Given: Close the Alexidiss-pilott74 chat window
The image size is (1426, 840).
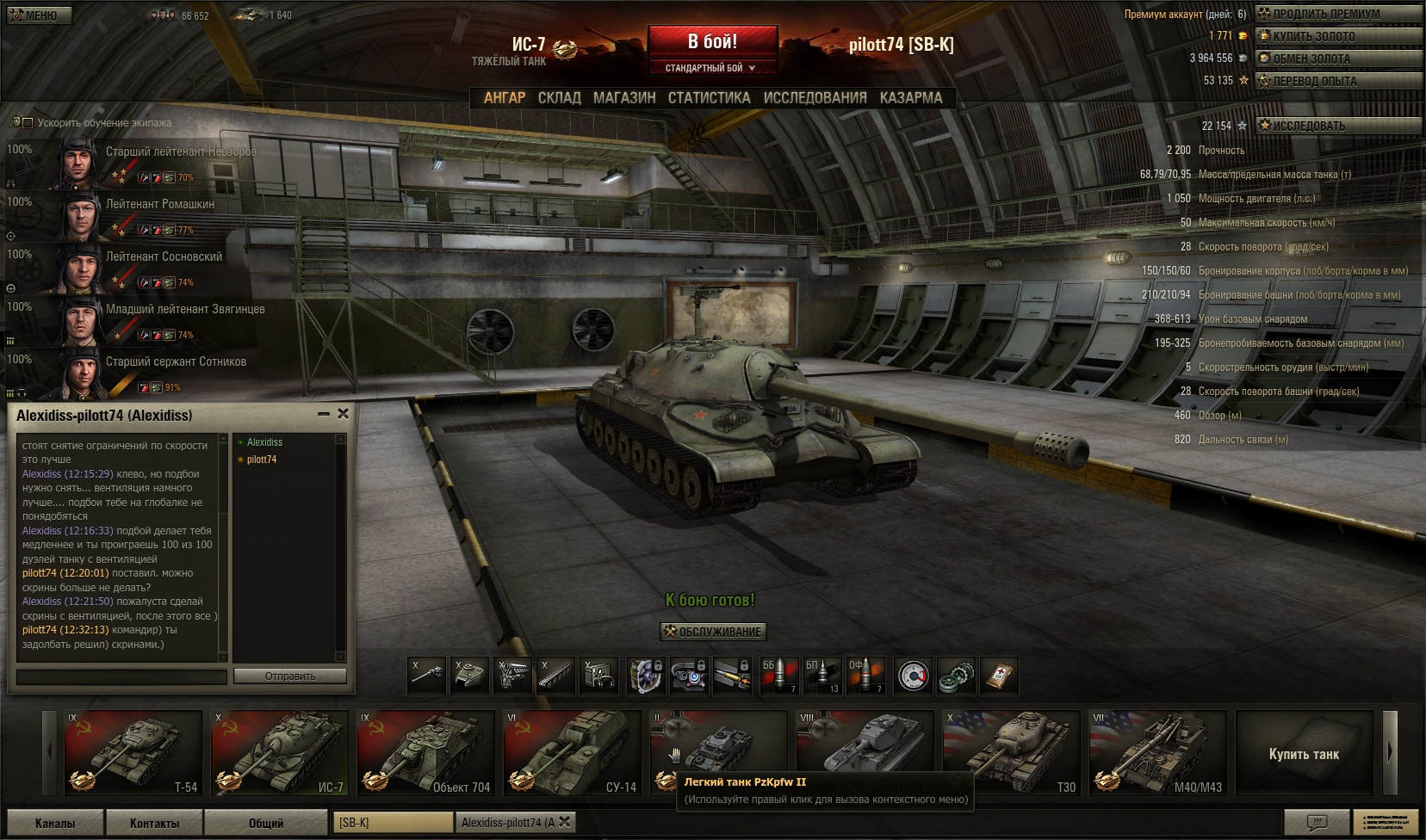Looking at the screenshot, I should pyautogui.click(x=343, y=414).
